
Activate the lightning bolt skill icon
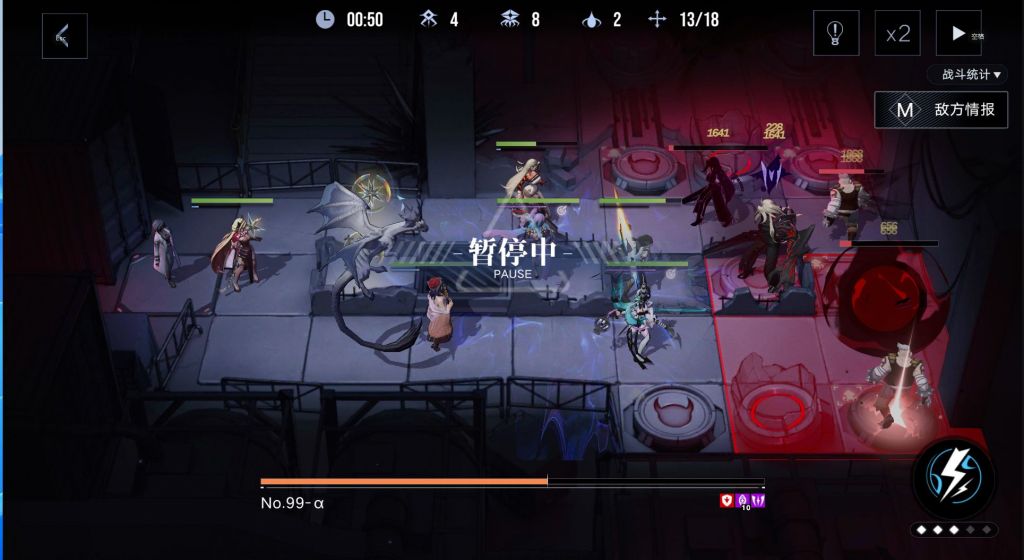[954, 477]
